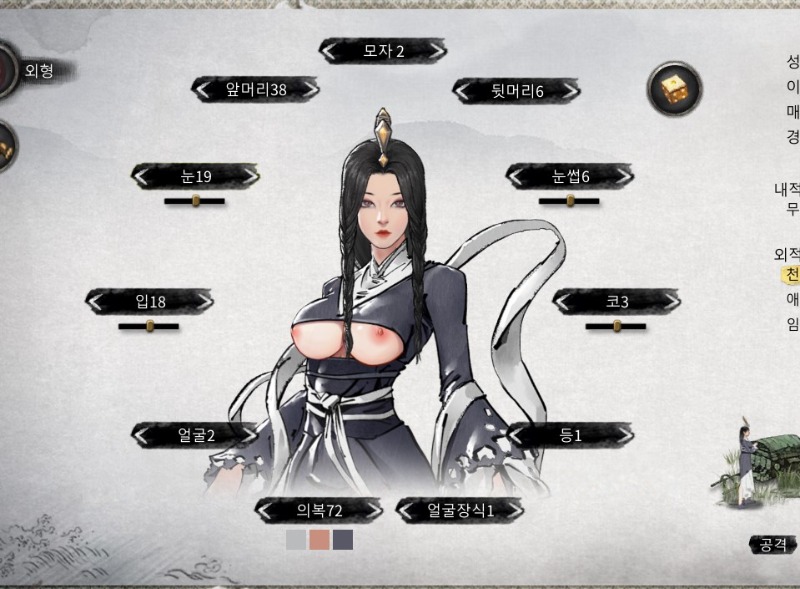Click the left arrow on 얼굴장식1

[409, 511]
